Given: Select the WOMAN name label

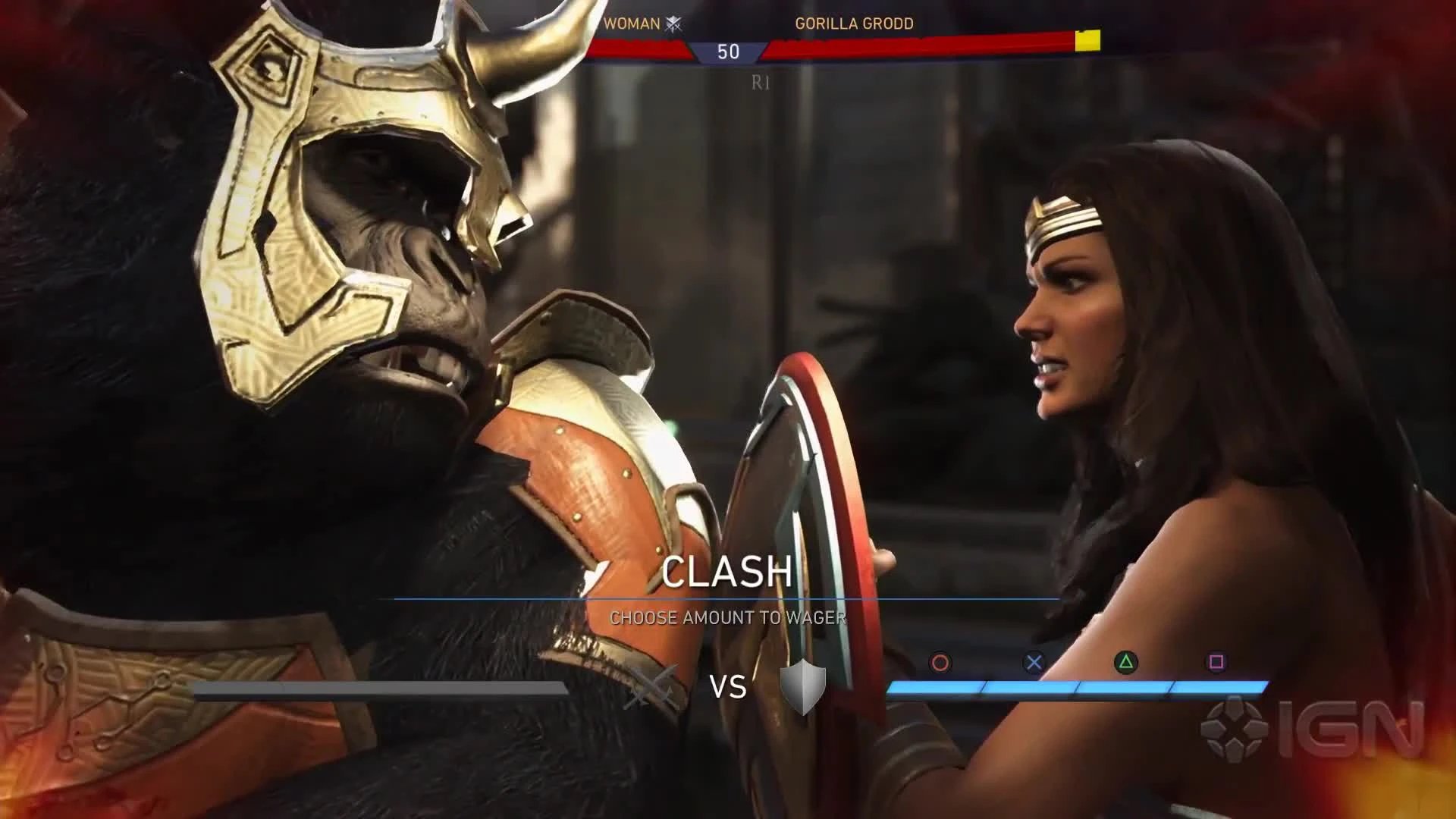Looking at the screenshot, I should [x=632, y=24].
